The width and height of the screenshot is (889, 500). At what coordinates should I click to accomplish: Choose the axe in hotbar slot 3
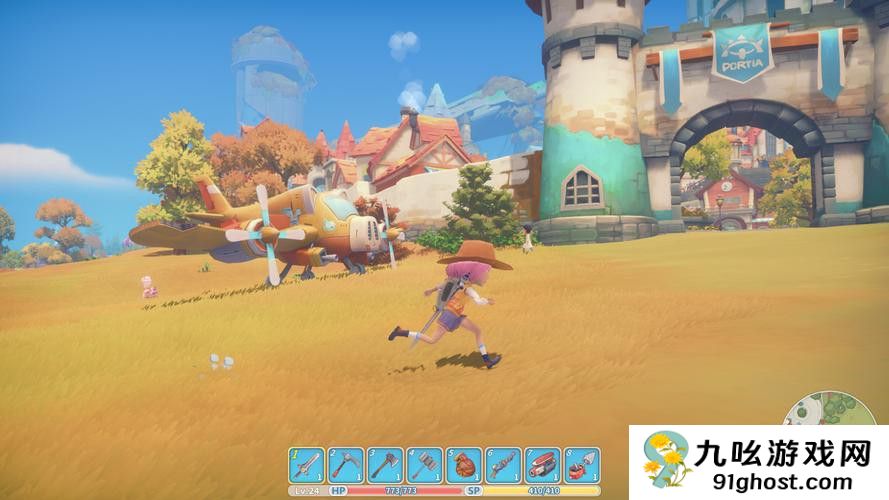(x=385, y=465)
